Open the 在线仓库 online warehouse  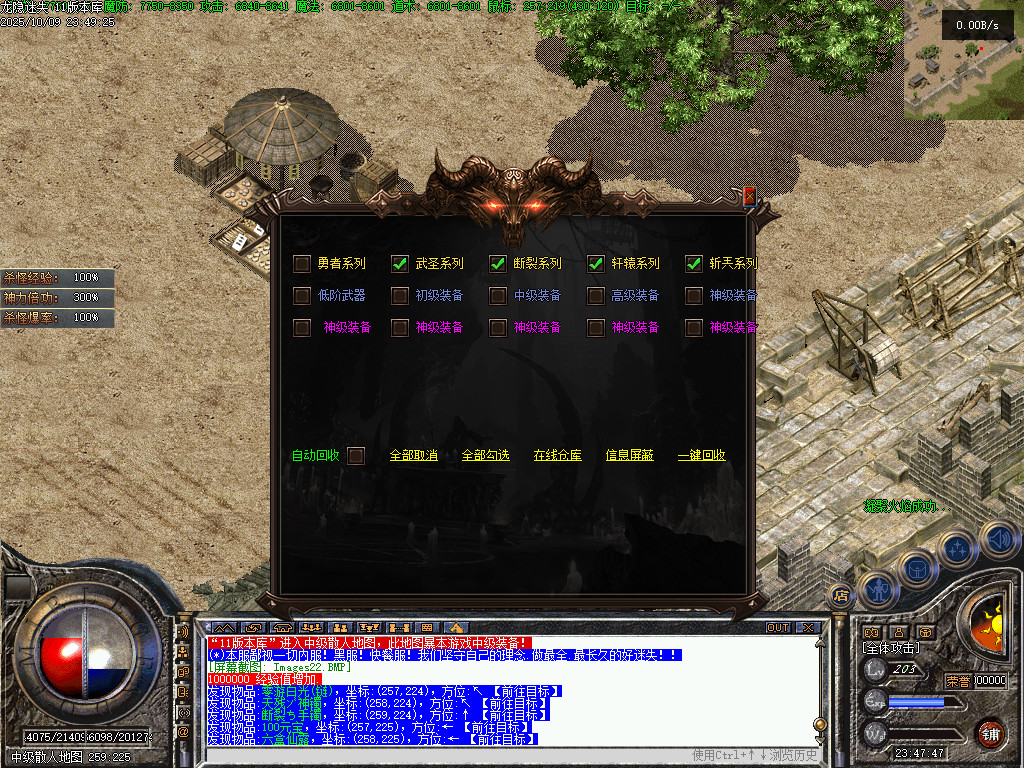(x=557, y=456)
